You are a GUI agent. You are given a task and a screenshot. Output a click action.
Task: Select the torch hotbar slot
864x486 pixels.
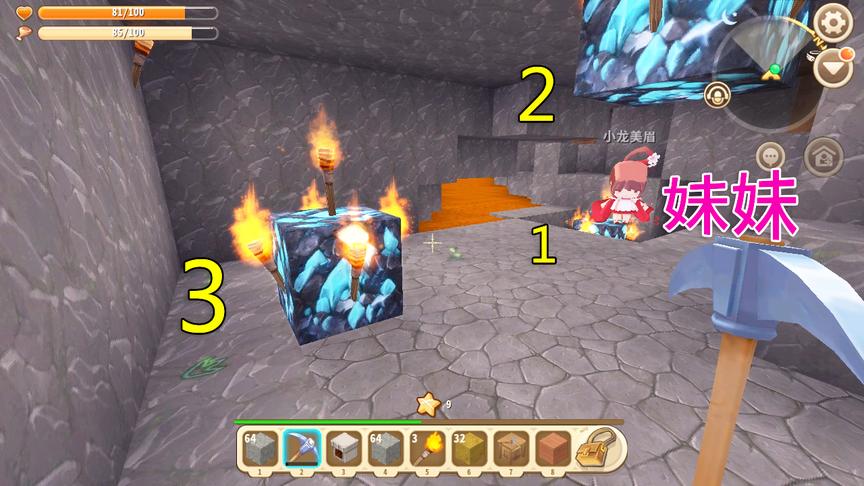click(x=426, y=447)
